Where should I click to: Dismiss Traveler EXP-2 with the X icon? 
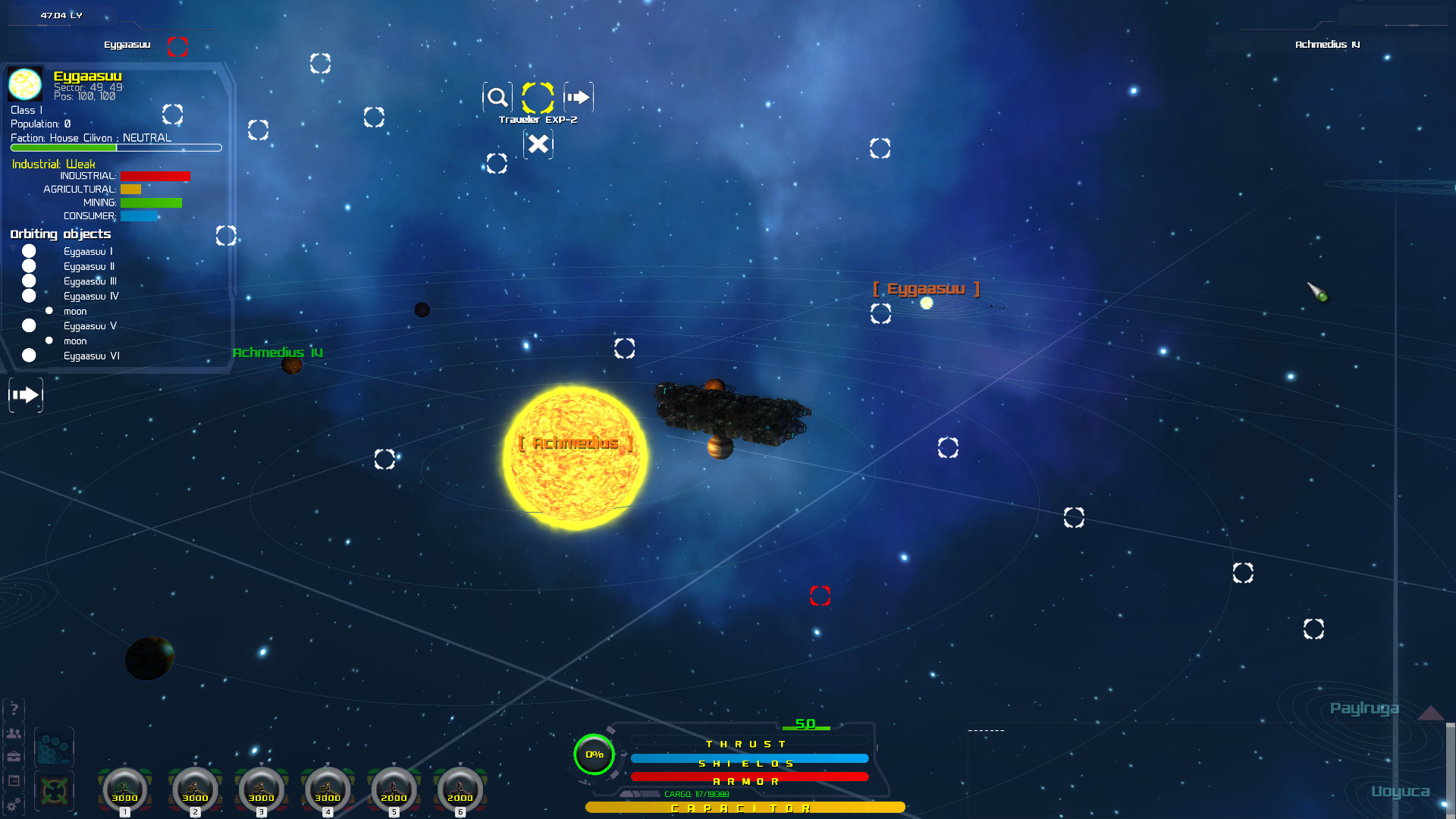[x=538, y=144]
